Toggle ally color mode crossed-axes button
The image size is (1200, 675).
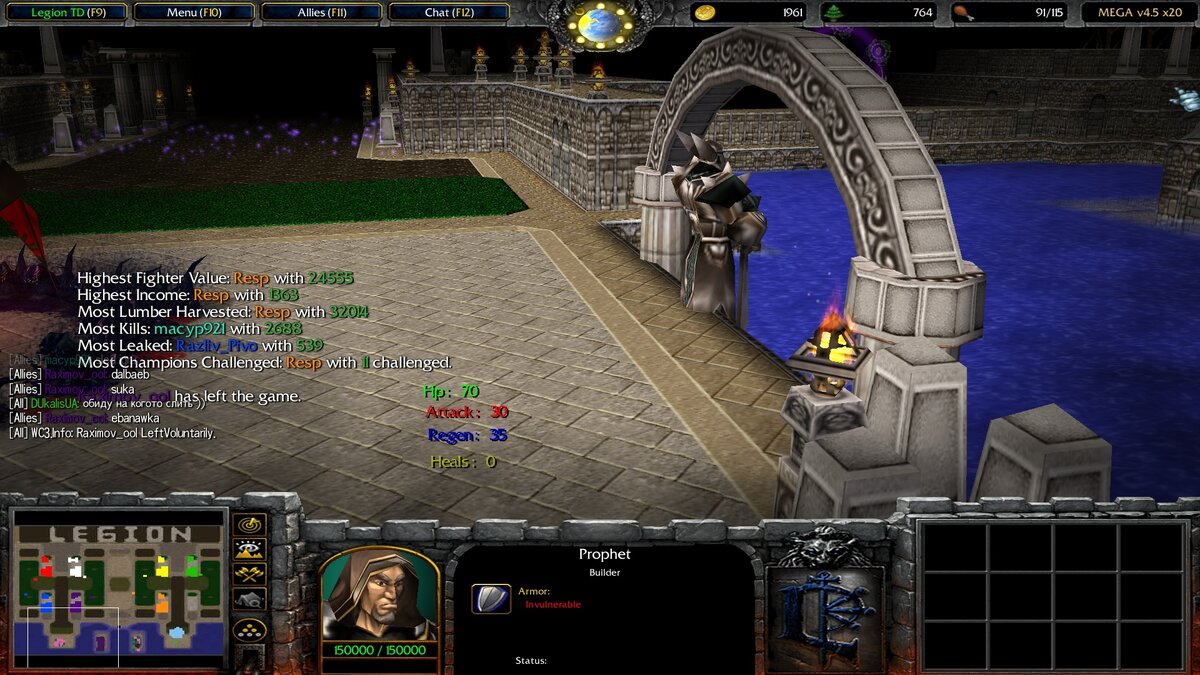point(249,574)
